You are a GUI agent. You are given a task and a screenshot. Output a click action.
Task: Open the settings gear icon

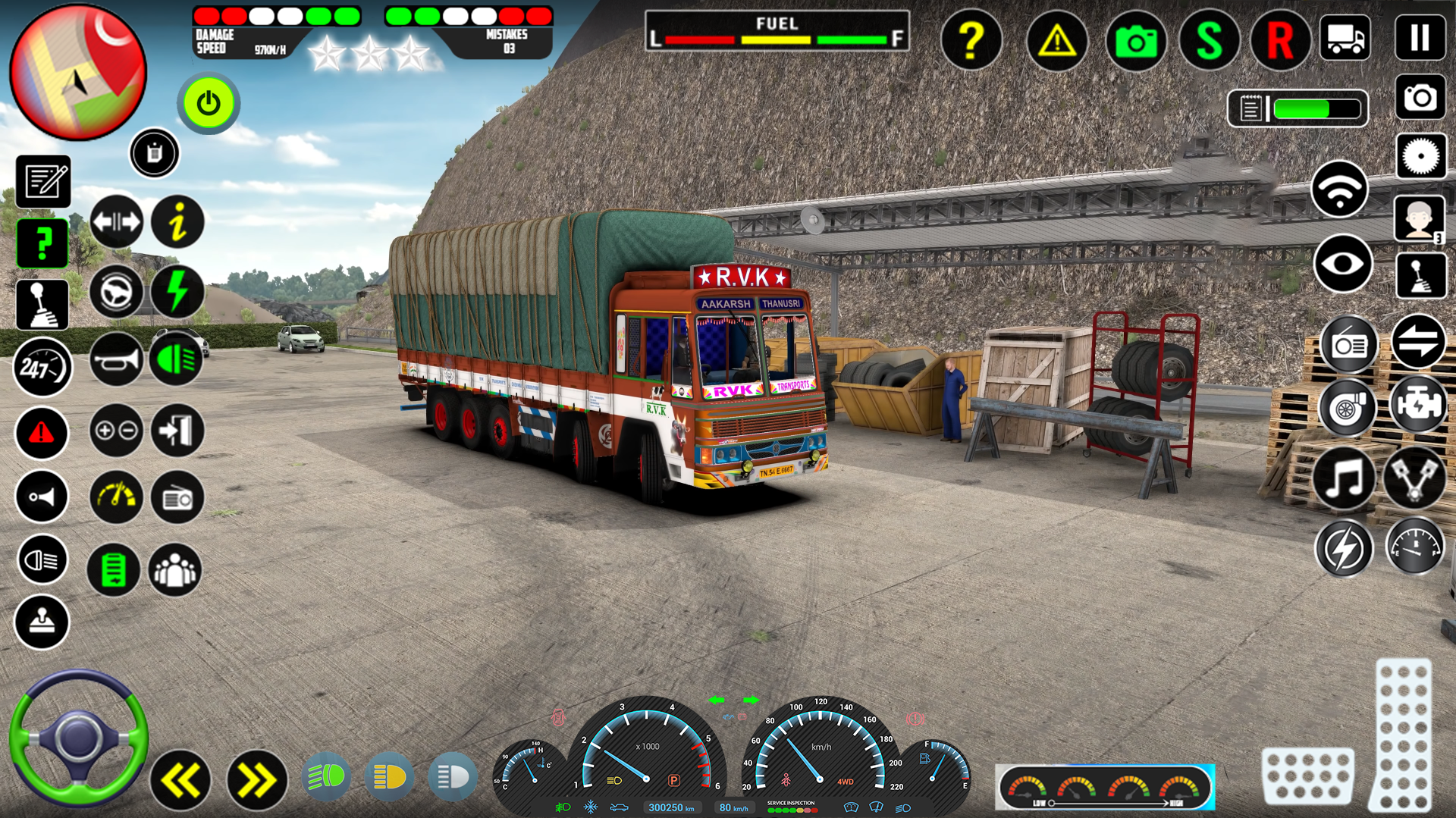coord(1420,155)
